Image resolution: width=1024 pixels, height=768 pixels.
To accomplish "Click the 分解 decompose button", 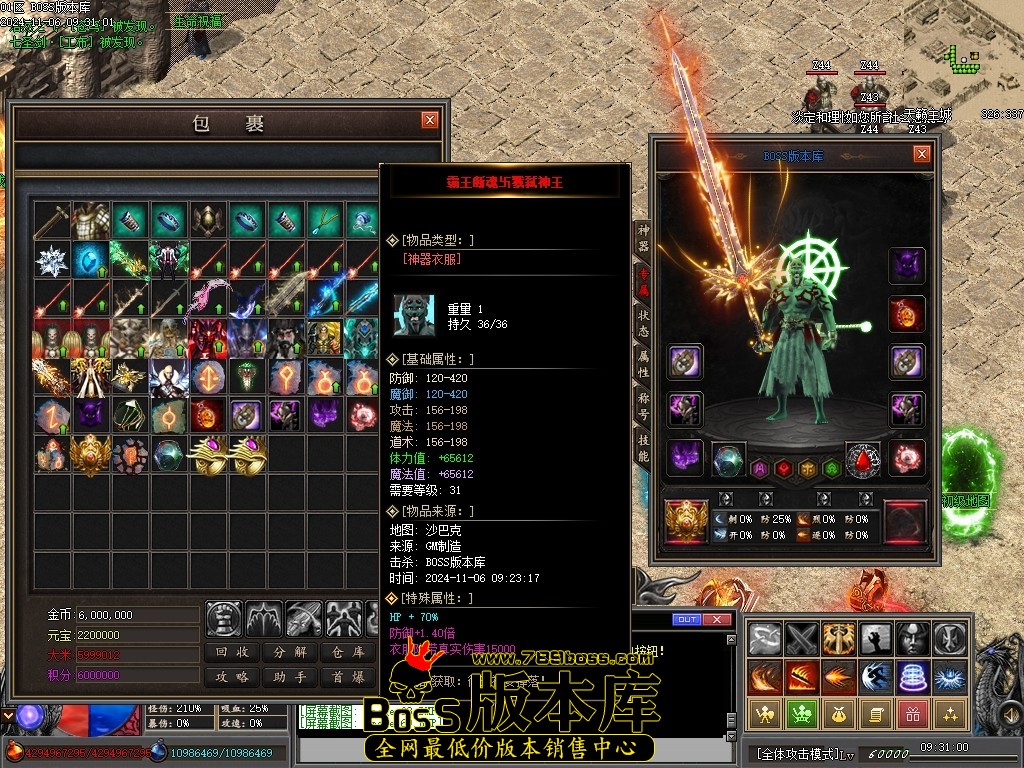I will (x=290, y=652).
